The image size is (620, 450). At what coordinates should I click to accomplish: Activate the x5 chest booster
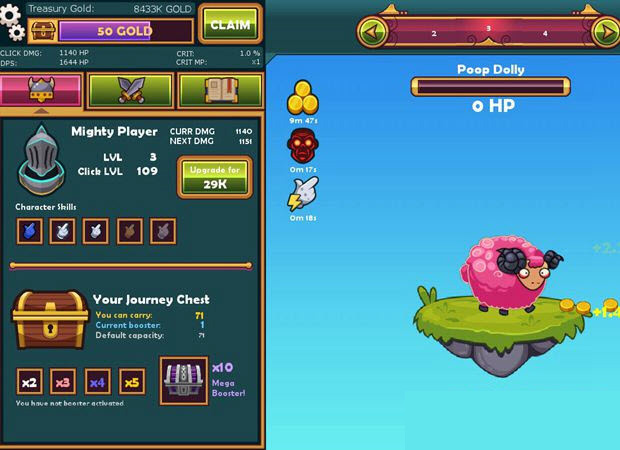pos(131,381)
